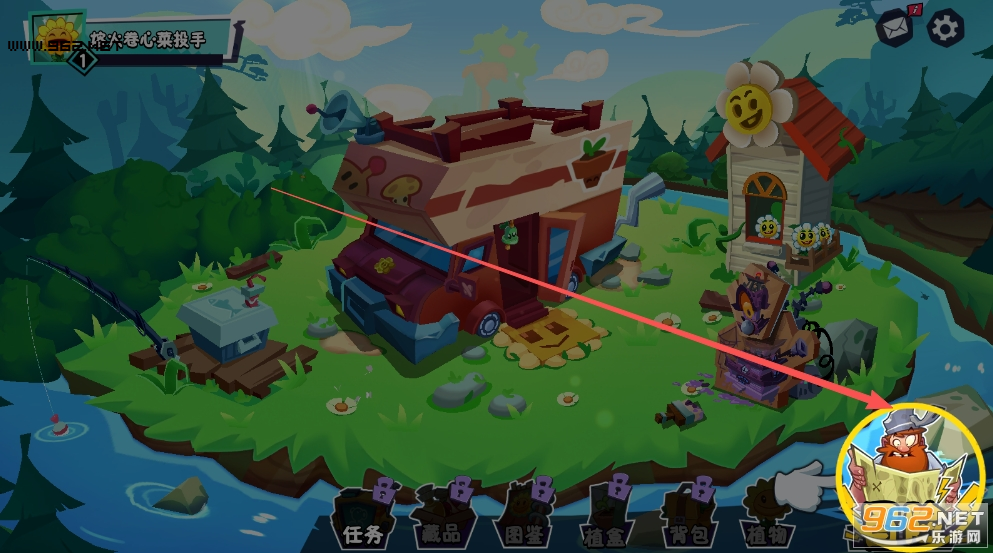Screen dimensions: 993x553
Task: Open the 任务 quests menu
Action: (361, 516)
